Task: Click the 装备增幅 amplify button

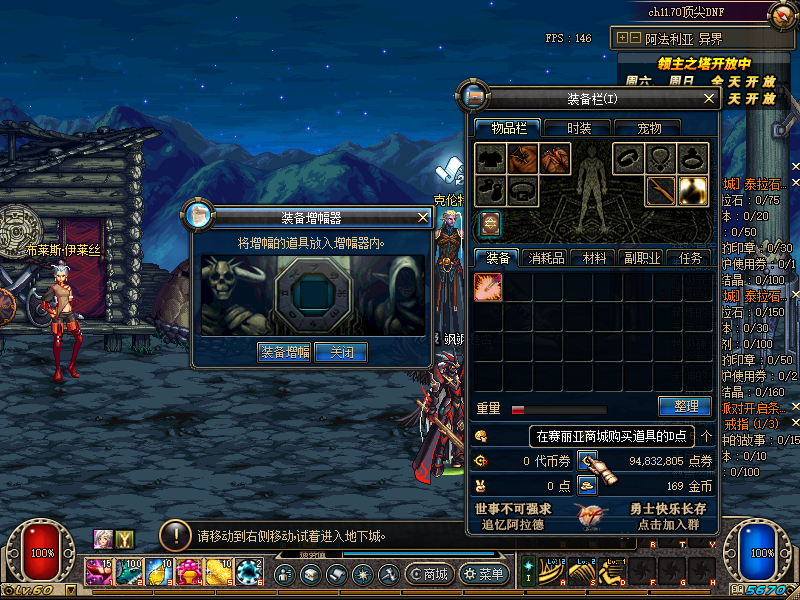Action: coord(284,352)
